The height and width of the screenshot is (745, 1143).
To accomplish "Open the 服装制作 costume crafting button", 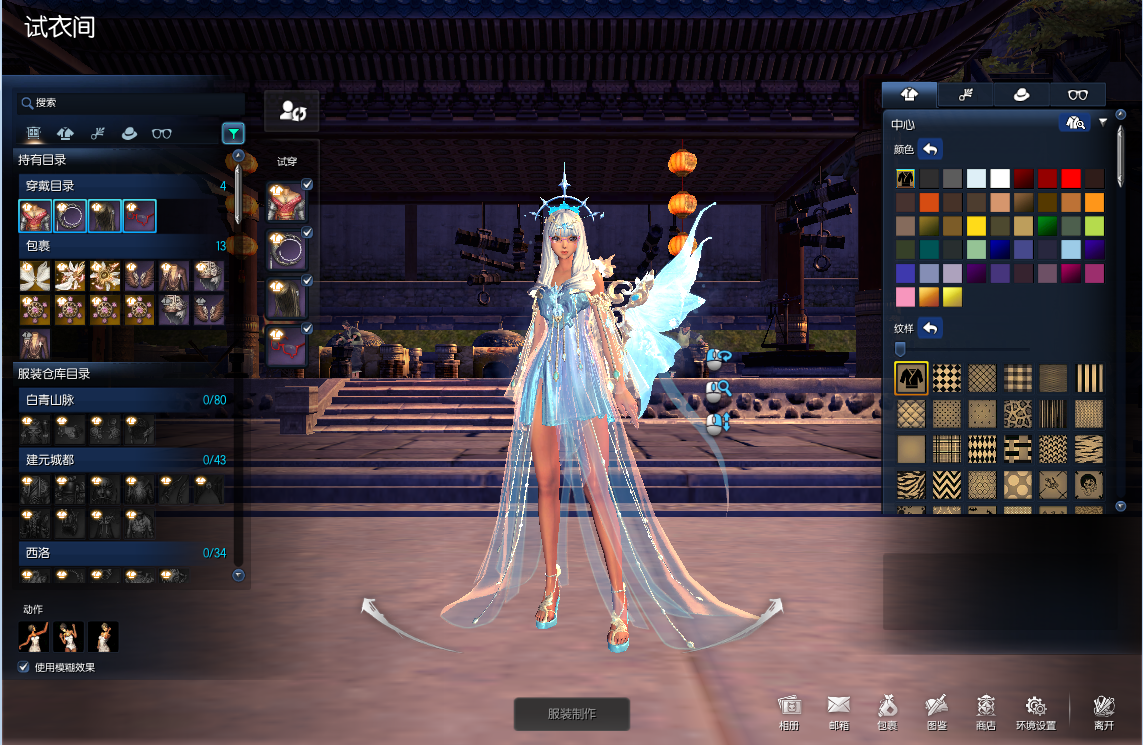I will [572, 714].
